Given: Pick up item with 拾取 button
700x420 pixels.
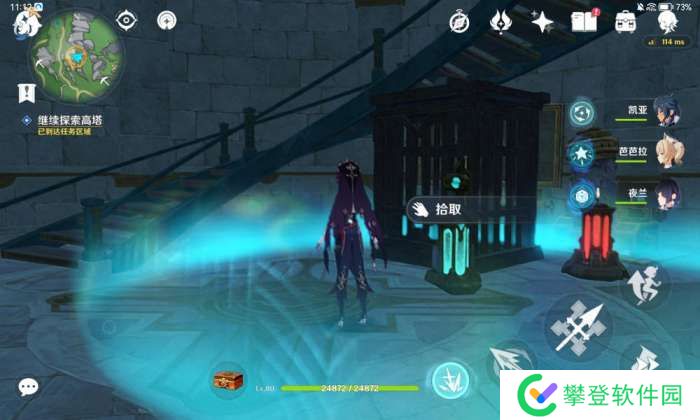Looking at the screenshot, I should coord(439,209).
